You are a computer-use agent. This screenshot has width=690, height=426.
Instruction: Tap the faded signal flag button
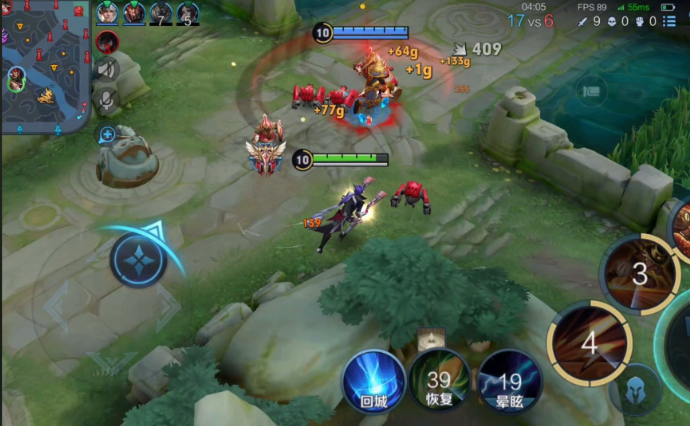(591, 91)
